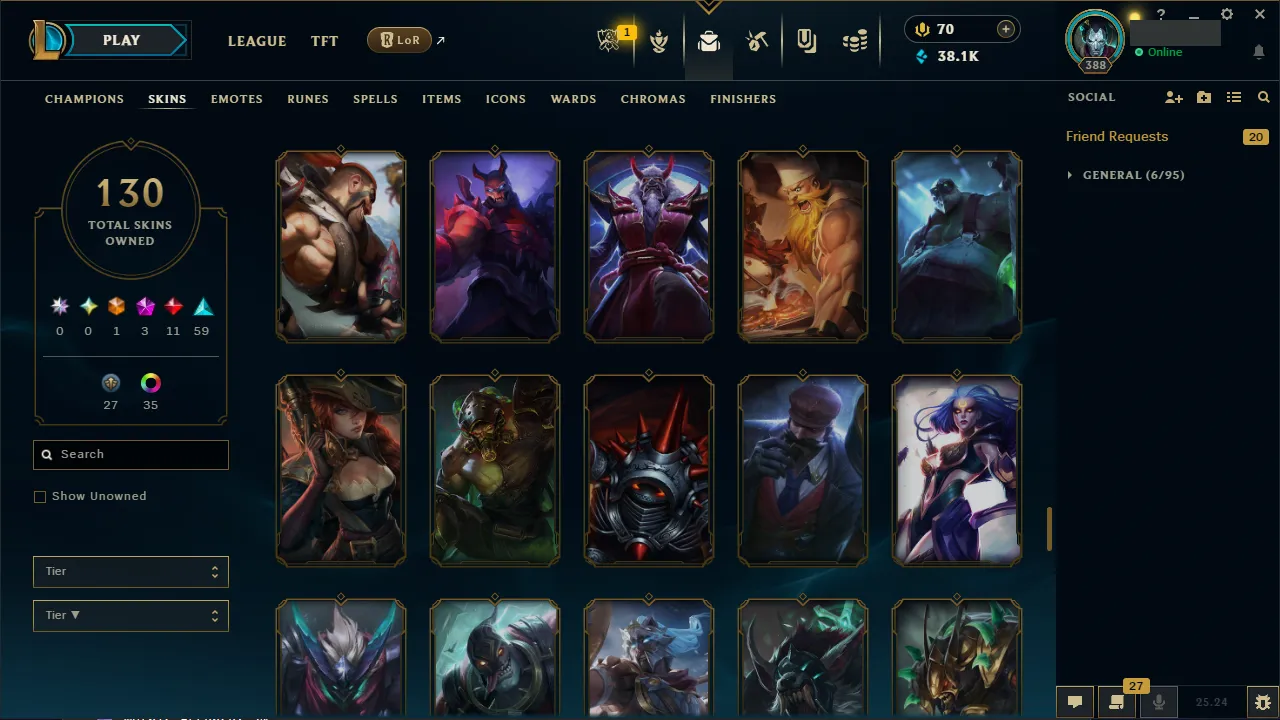Click the PLAY button

(121, 40)
